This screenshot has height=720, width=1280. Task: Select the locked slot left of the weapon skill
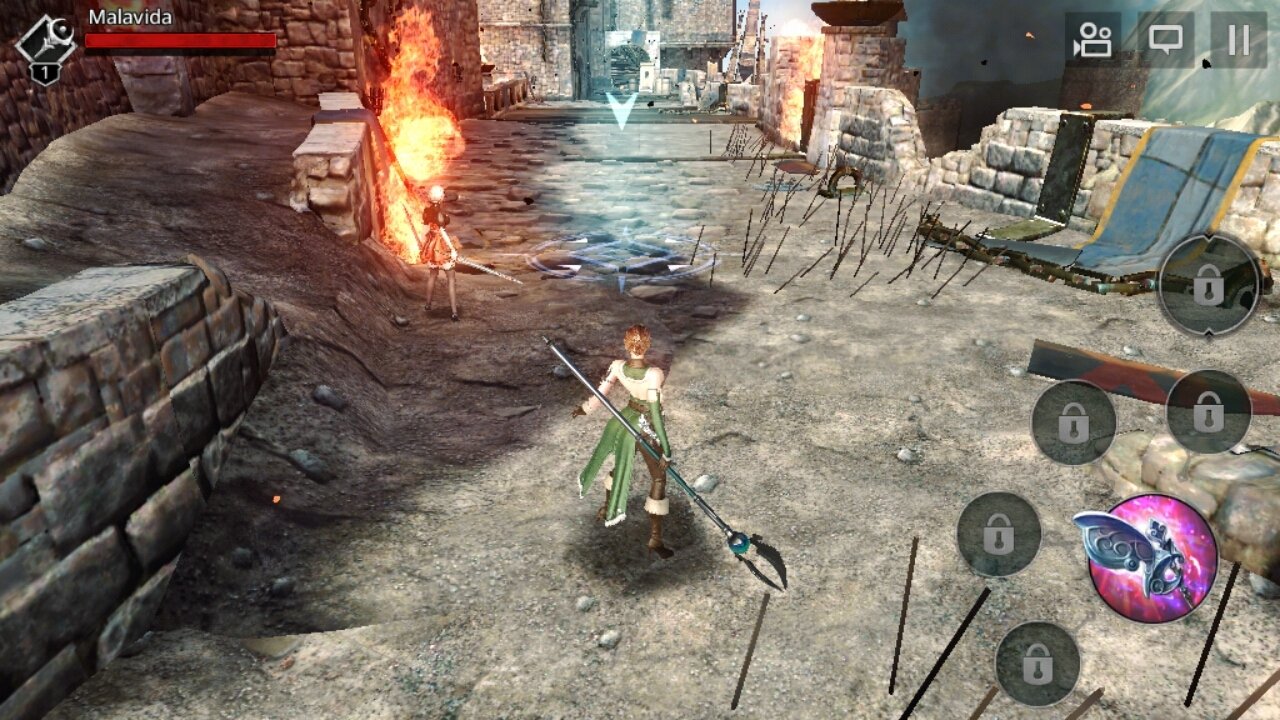(x=999, y=532)
